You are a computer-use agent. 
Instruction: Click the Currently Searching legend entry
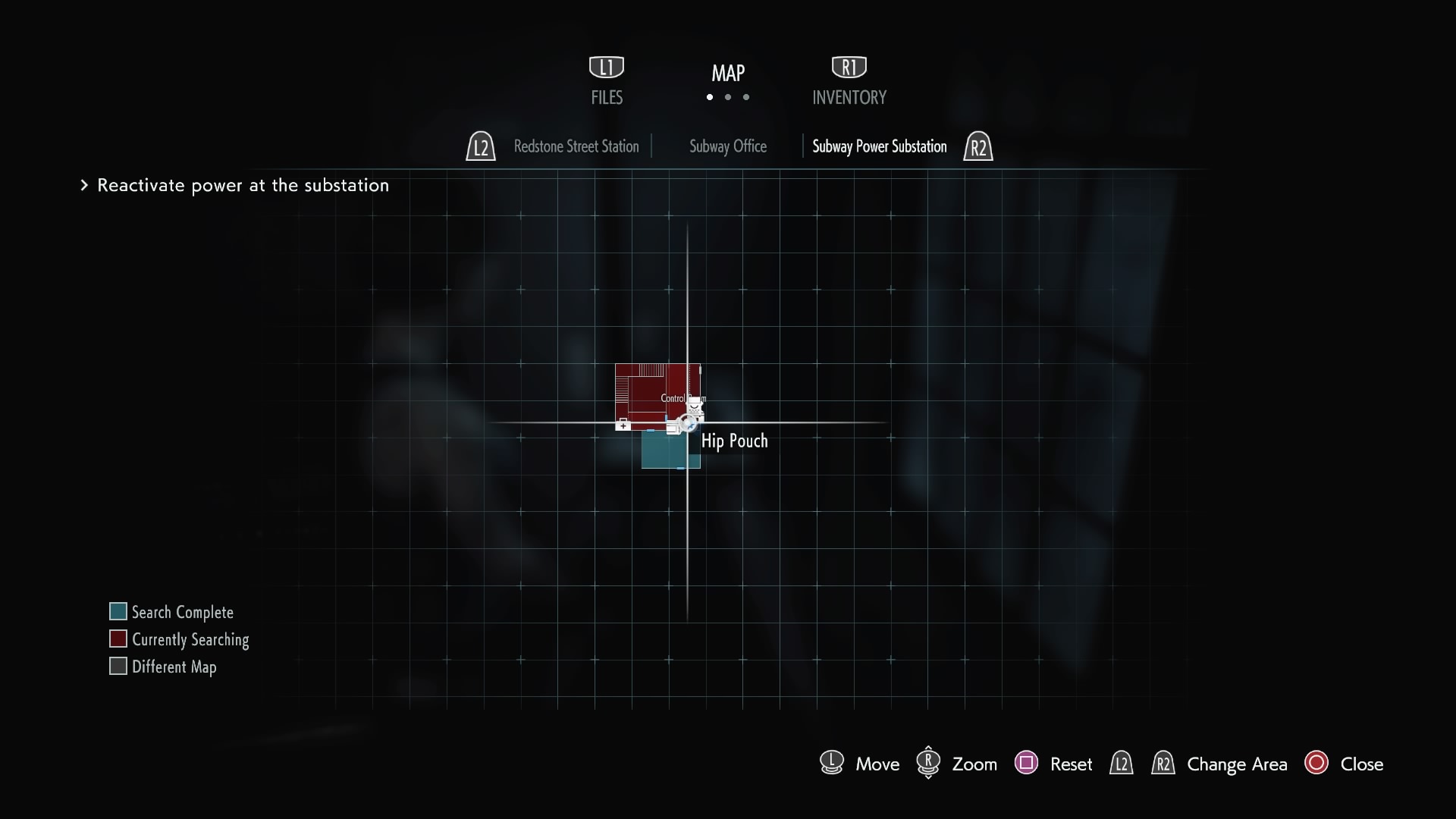tap(190, 639)
